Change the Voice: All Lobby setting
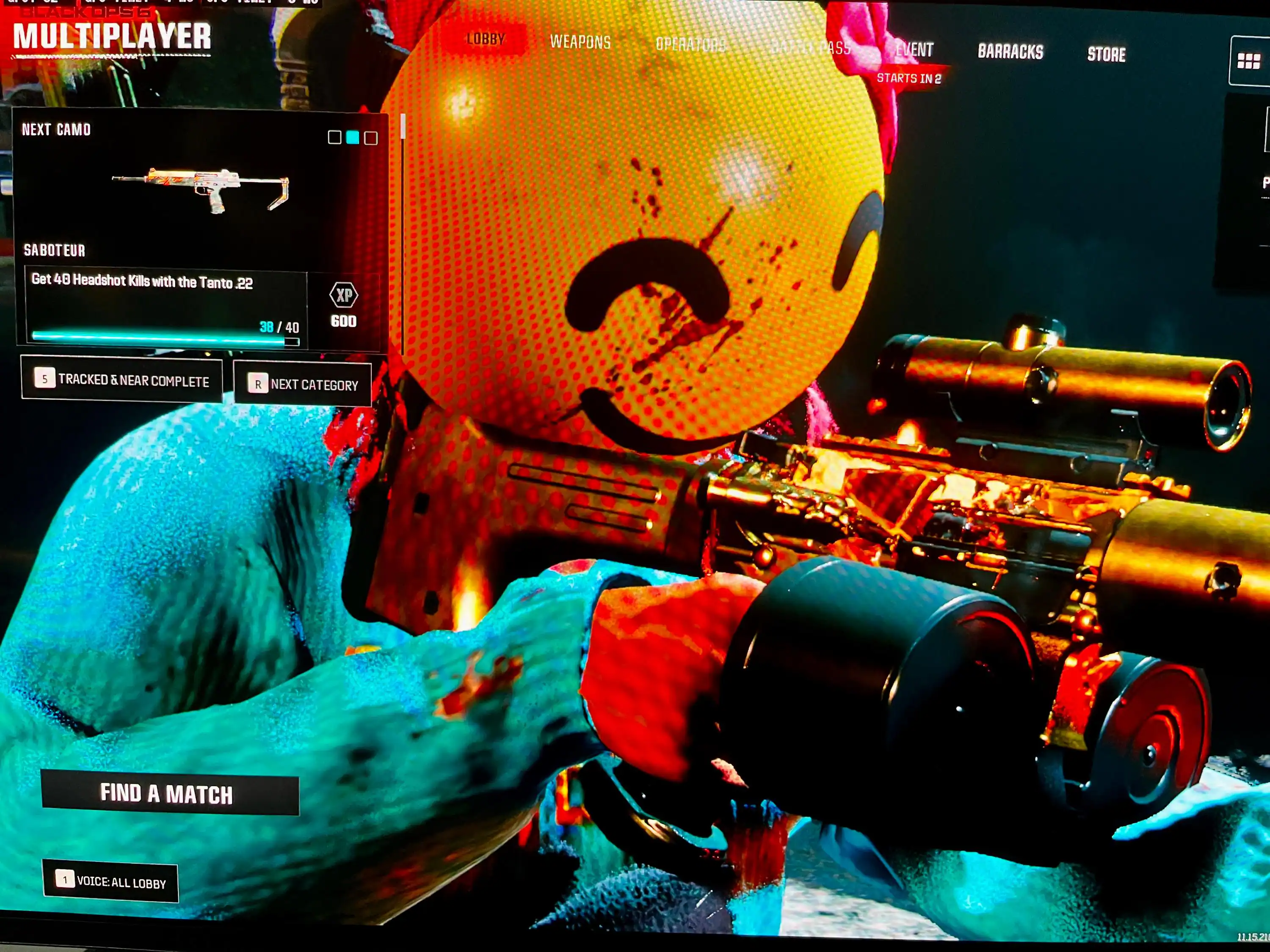The height and width of the screenshot is (952, 1270). click(110, 882)
